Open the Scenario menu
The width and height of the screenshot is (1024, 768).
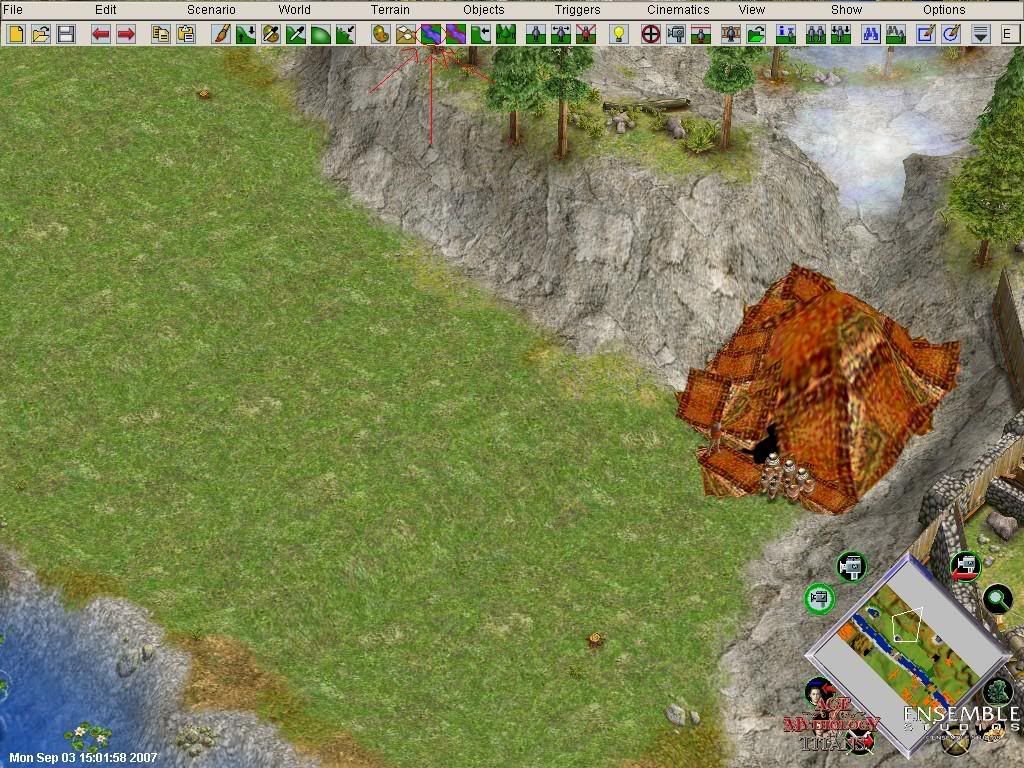[x=211, y=10]
